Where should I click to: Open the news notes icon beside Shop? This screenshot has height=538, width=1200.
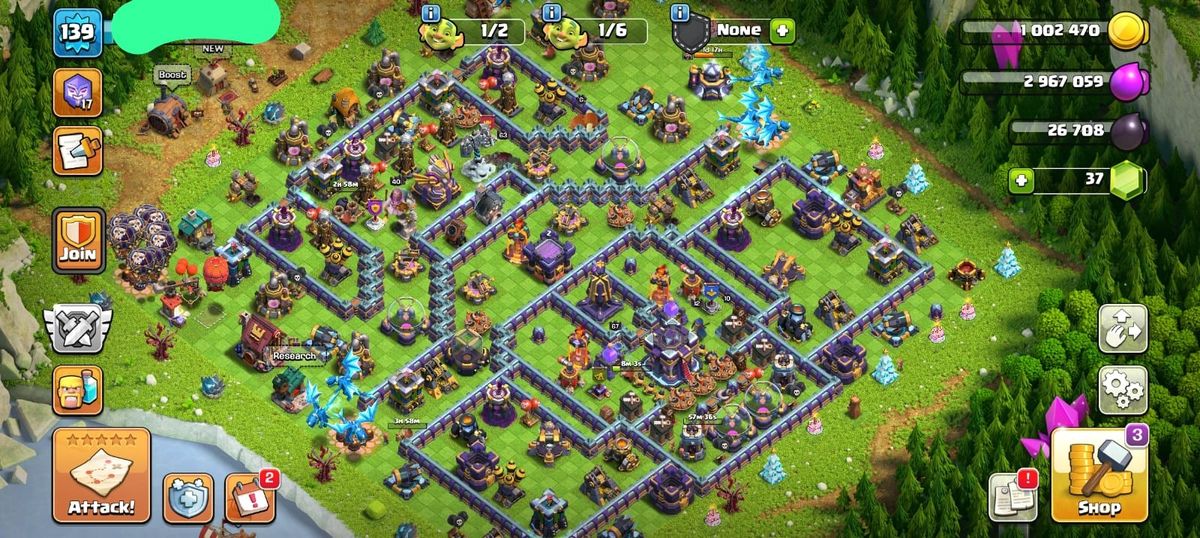click(1012, 497)
